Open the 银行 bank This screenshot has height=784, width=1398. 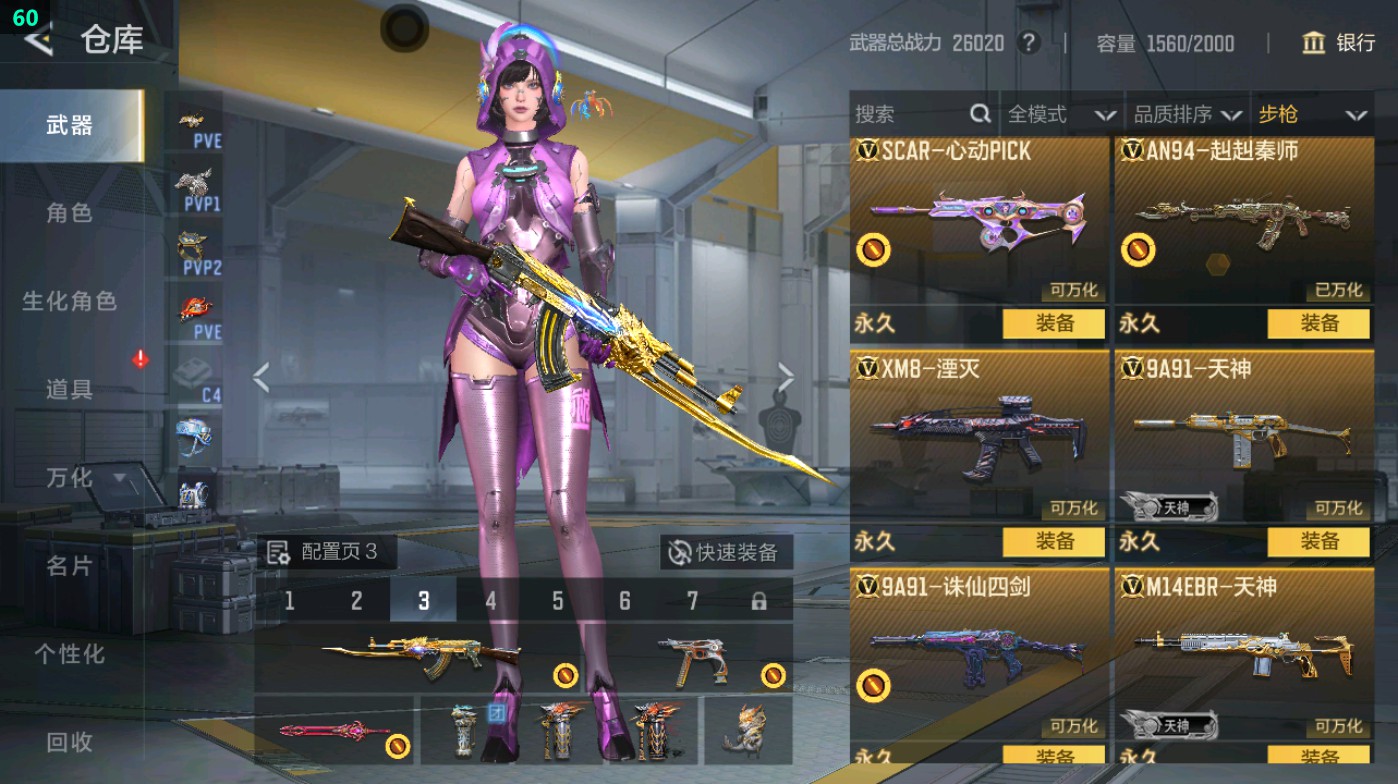[x=1339, y=43]
